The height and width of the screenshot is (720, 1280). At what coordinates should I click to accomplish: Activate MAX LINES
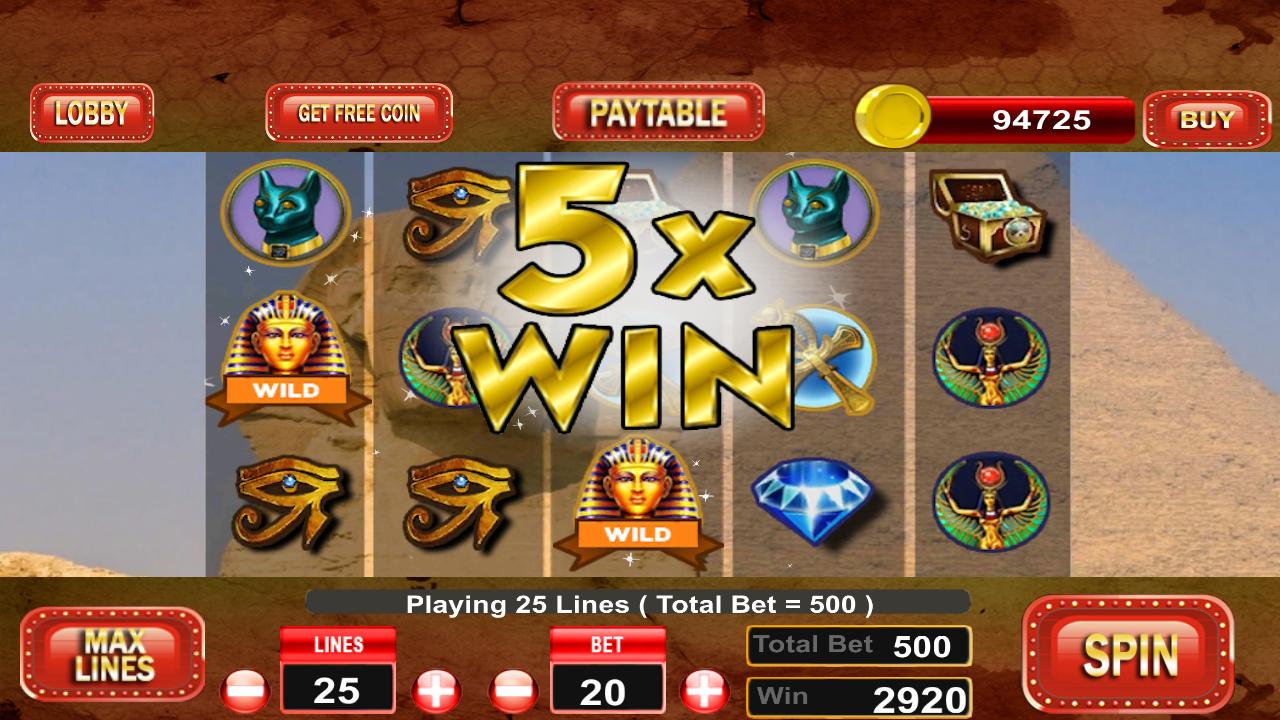click(112, 655)
